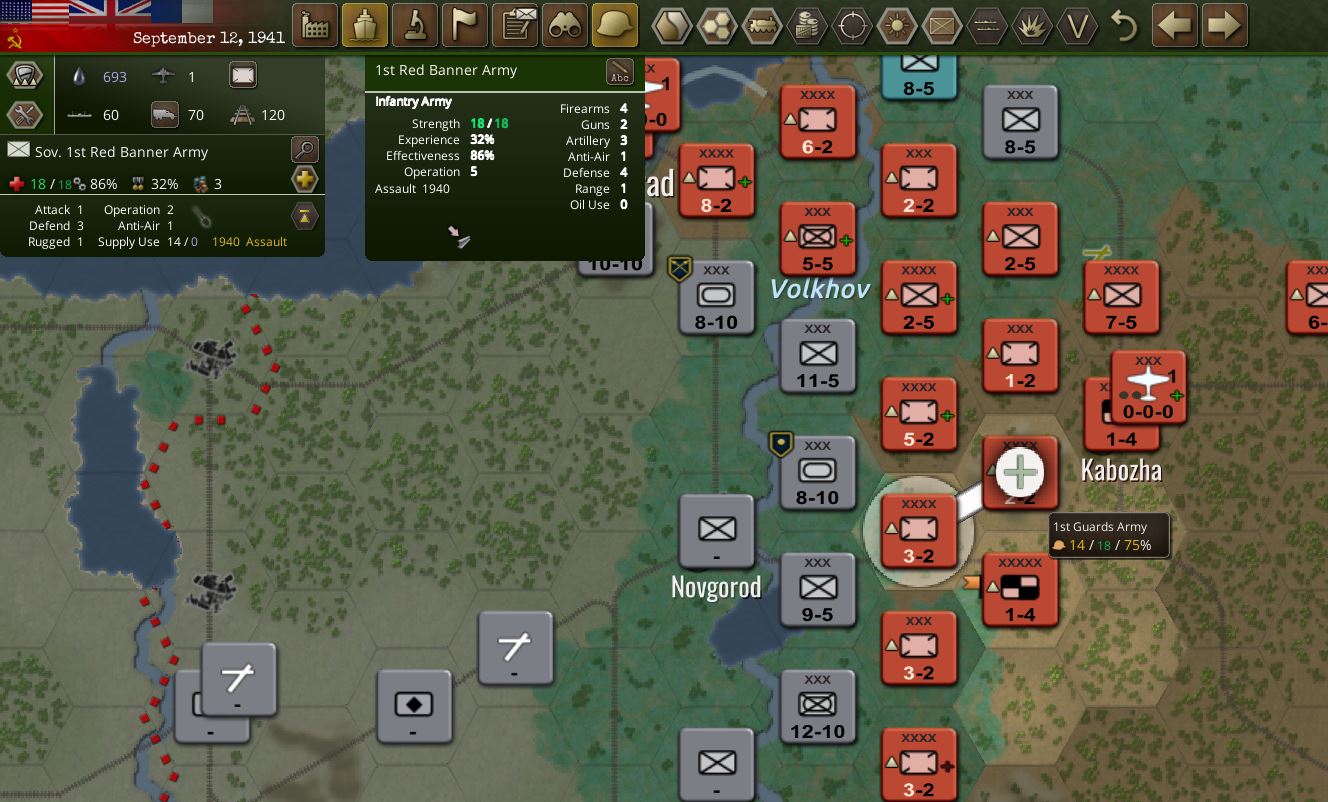This screenshot has width=1328, height=802.
Task: Zoom to unit with the magnifier icon
Action: (x=303, y=148)
